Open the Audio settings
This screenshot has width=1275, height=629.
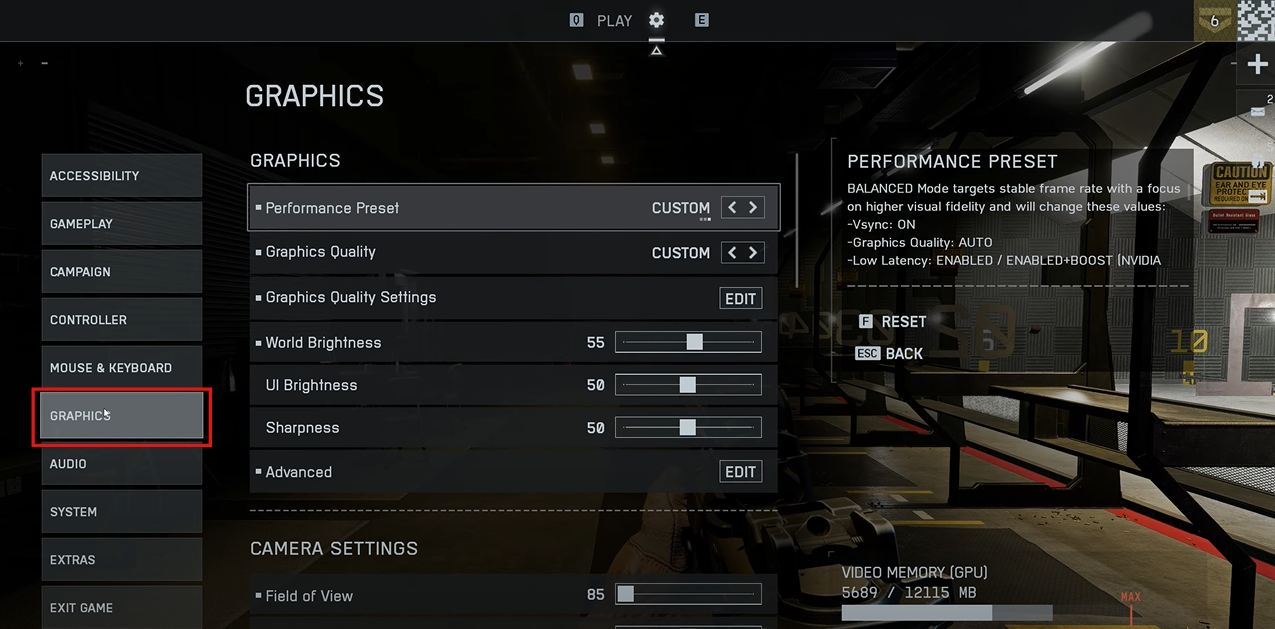[121, 464]
